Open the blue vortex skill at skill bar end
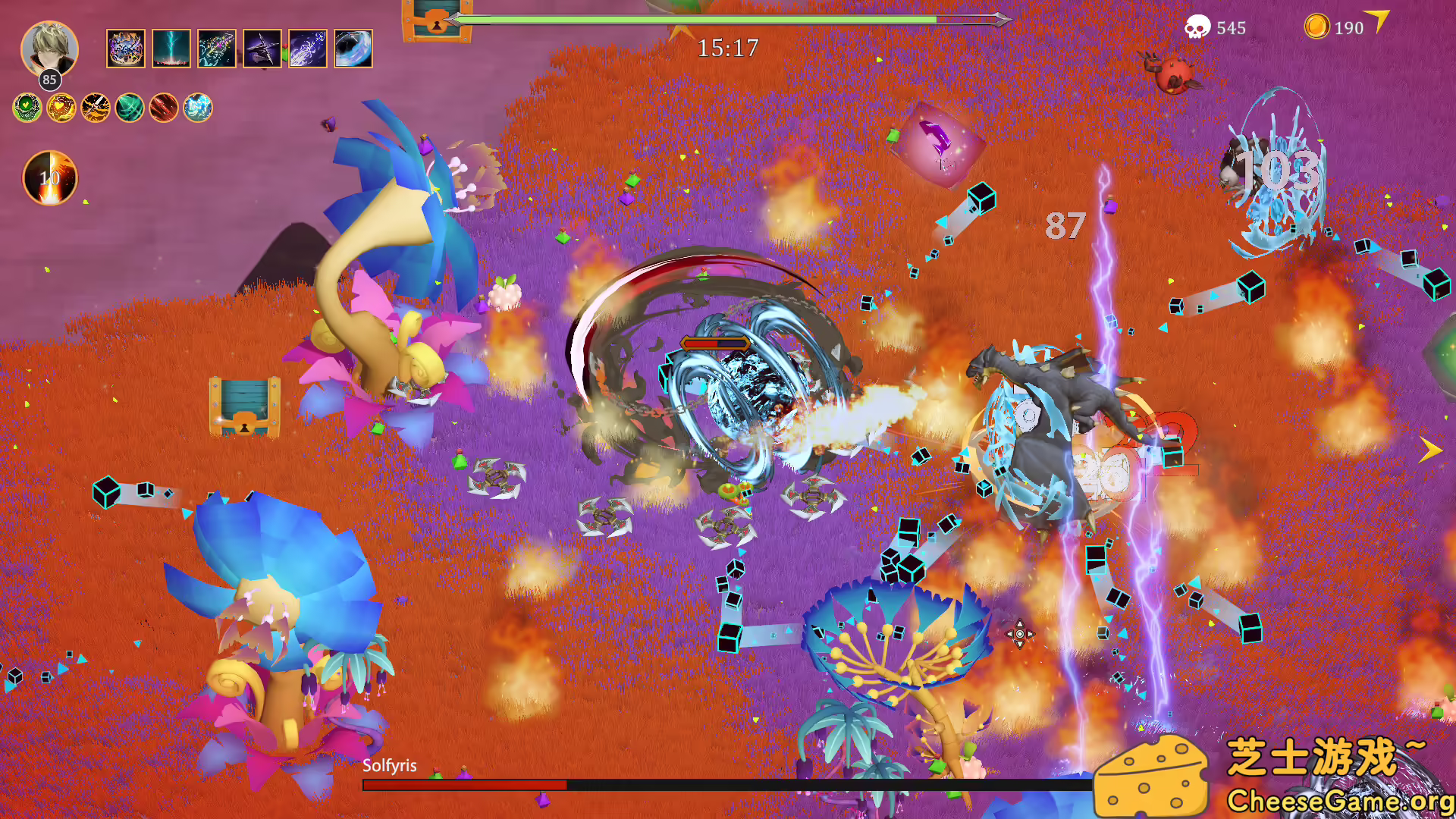Image resolution: width=1456 pixels, height=819 pixels. coord(353,48)
